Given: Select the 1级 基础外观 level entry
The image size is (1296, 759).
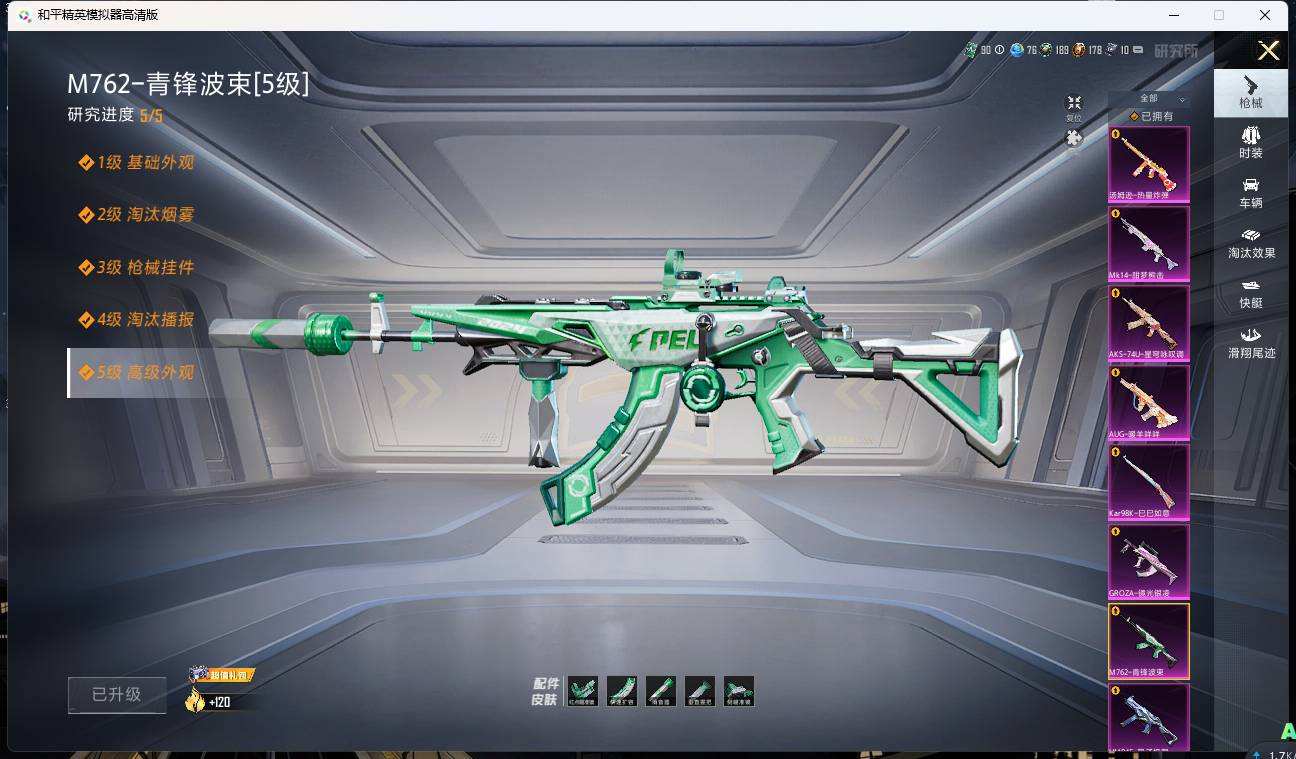Looking at the screenshot, I should 137,162.
